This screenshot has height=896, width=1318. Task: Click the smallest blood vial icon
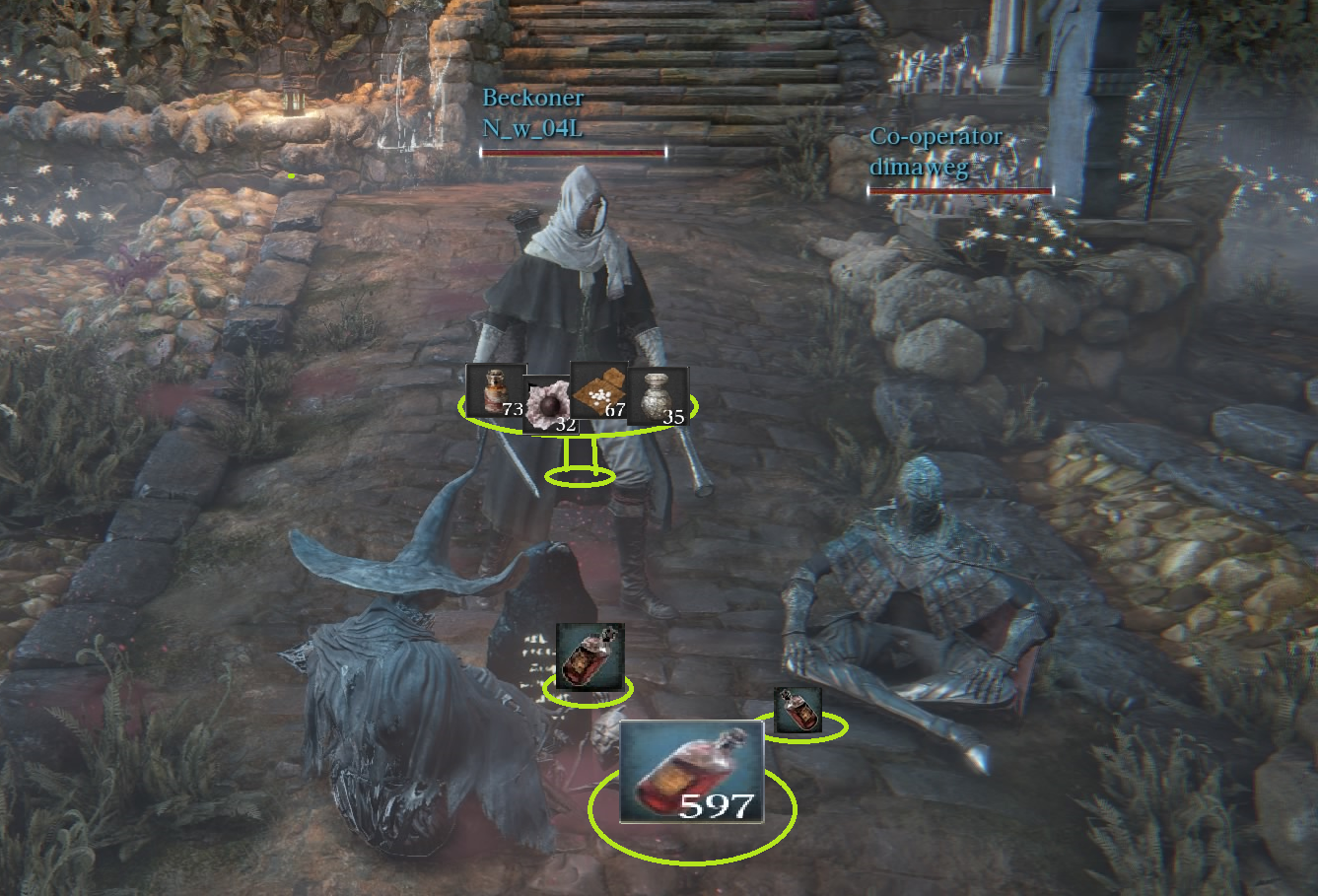[798, 710]
